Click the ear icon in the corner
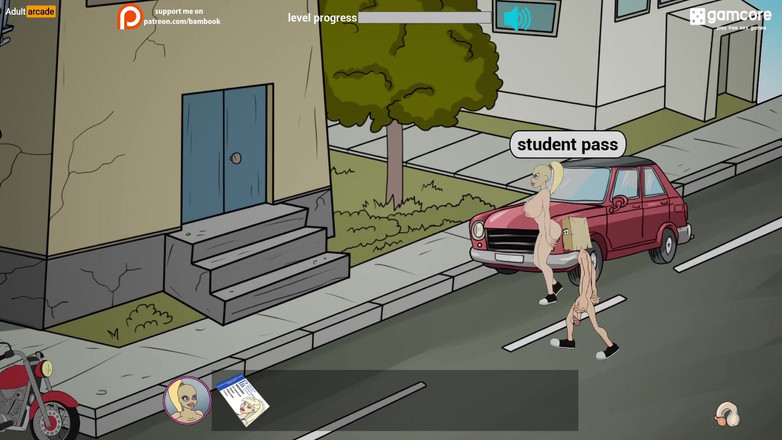The height and width of the screenshot is (440, 782). [x=727, y=413]
